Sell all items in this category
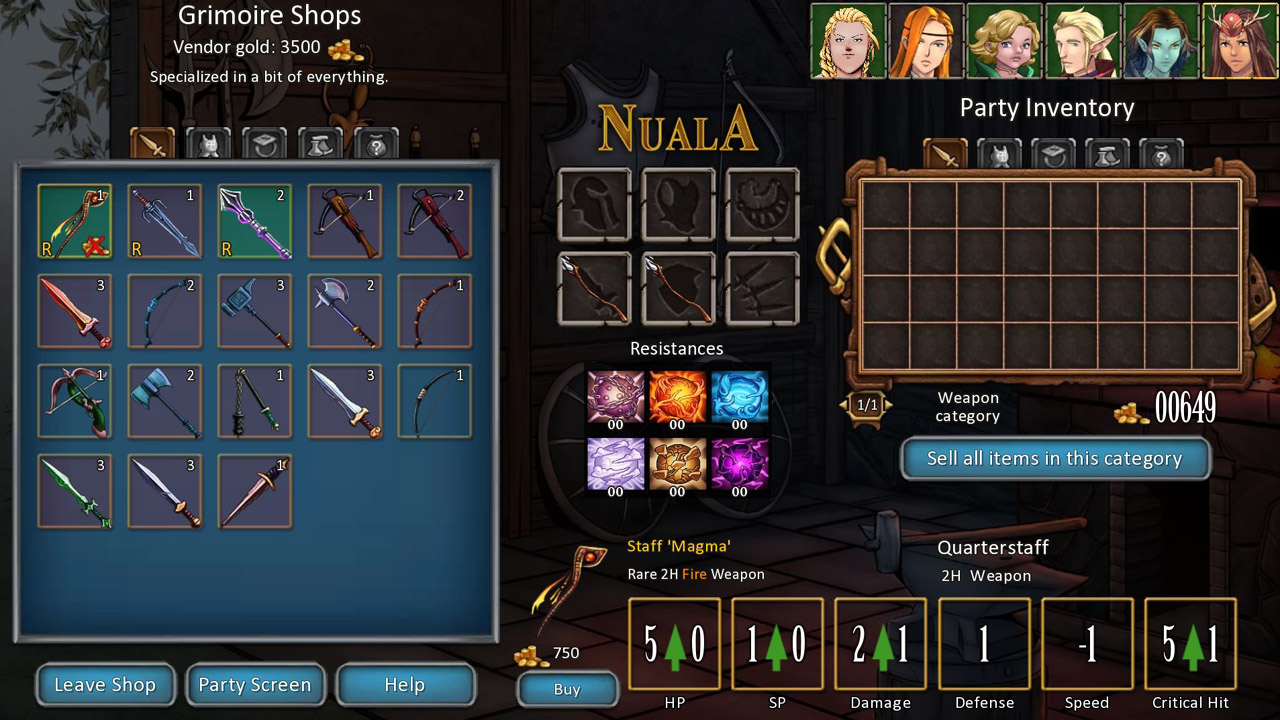The image size is (1280, 720). tap(1055, 459)
